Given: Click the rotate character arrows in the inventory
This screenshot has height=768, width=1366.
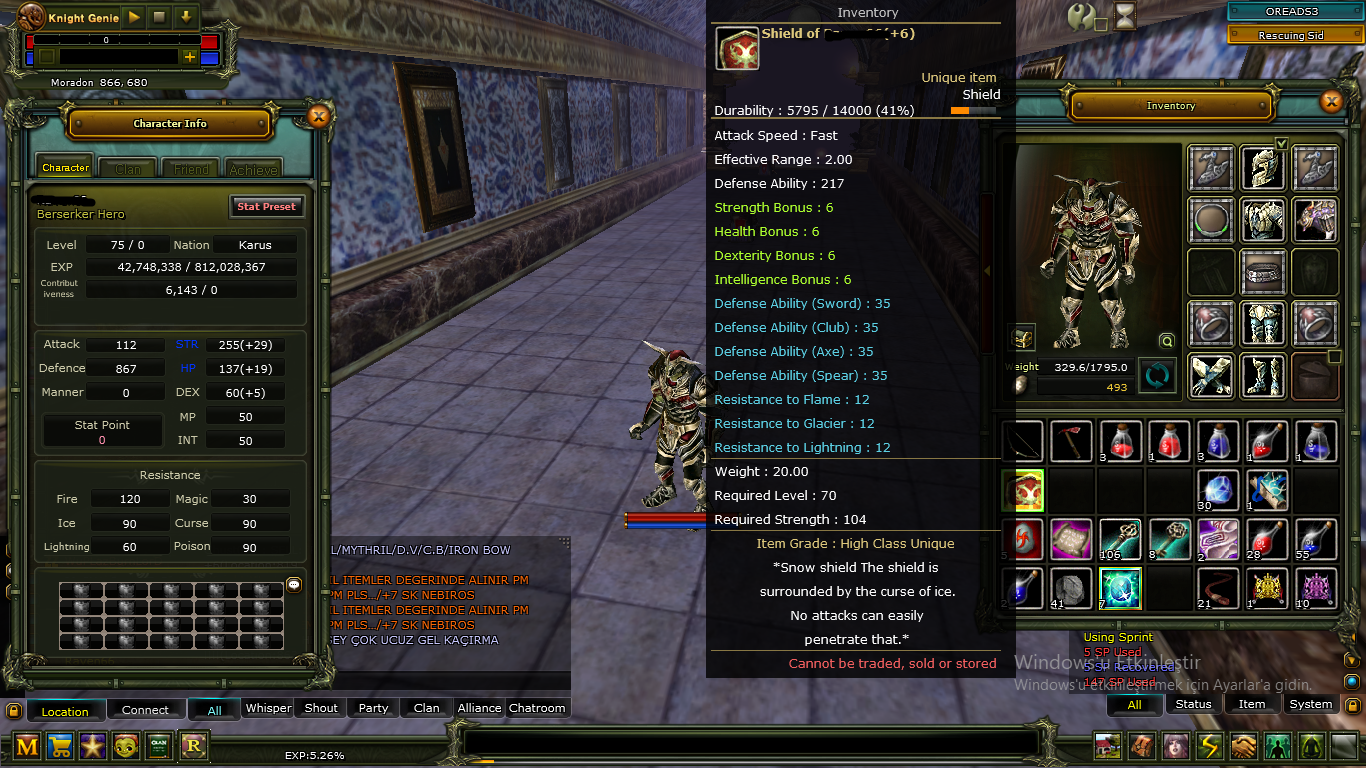Looking at the screenshot, I should pos(1158,376).
